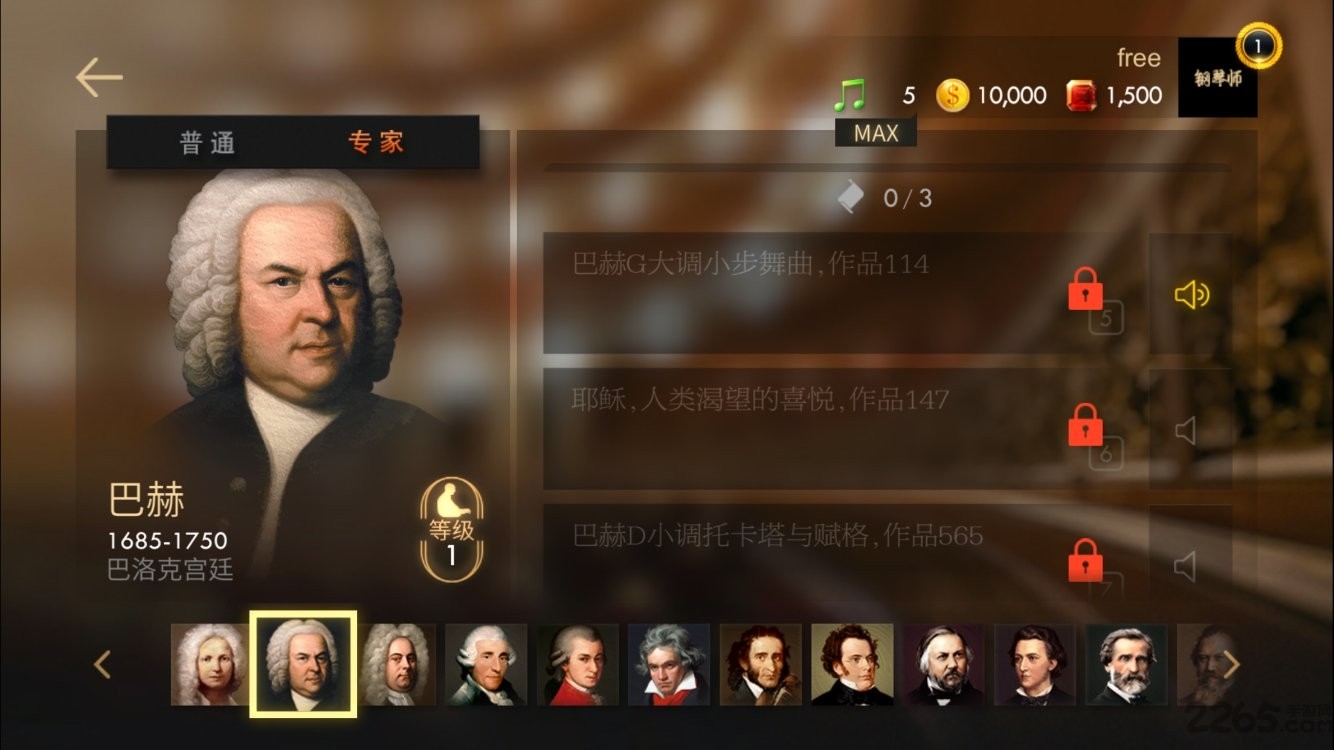Viewport: 1334px width, 750px height.
Task: Choose the Mozart portrait in red coat
Action: pyautogui.click(x=578, y=664)
